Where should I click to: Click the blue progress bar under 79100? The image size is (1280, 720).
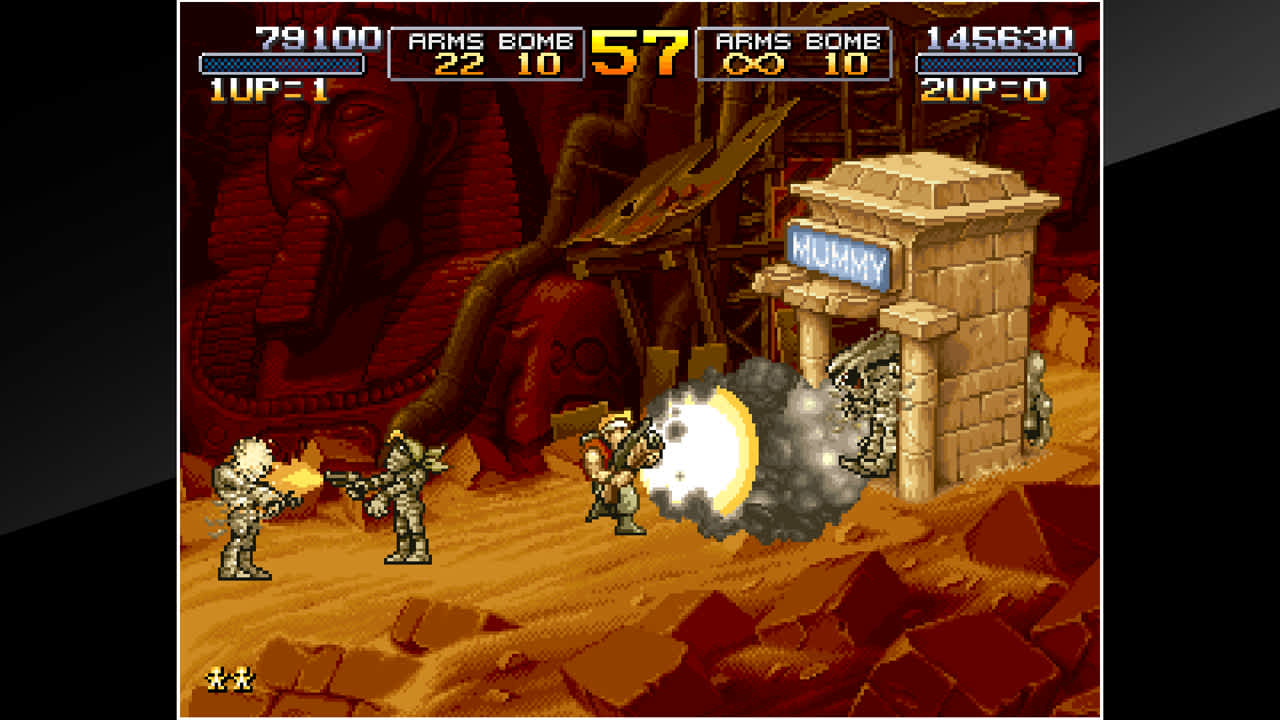click(283, 62)
